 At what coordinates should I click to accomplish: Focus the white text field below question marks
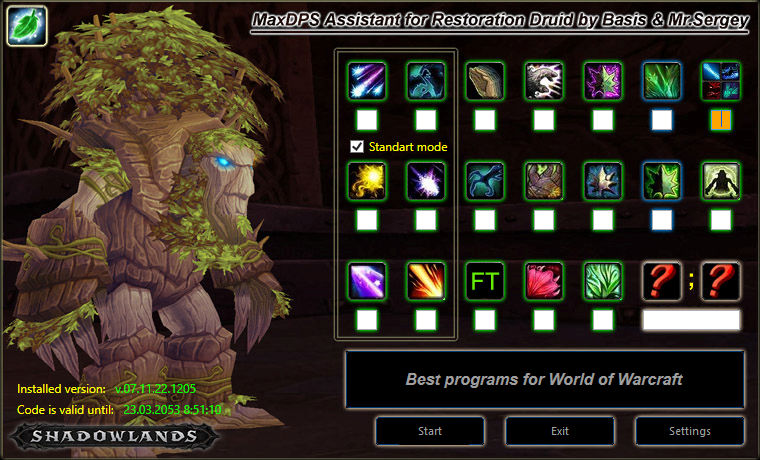click(691, 320)
